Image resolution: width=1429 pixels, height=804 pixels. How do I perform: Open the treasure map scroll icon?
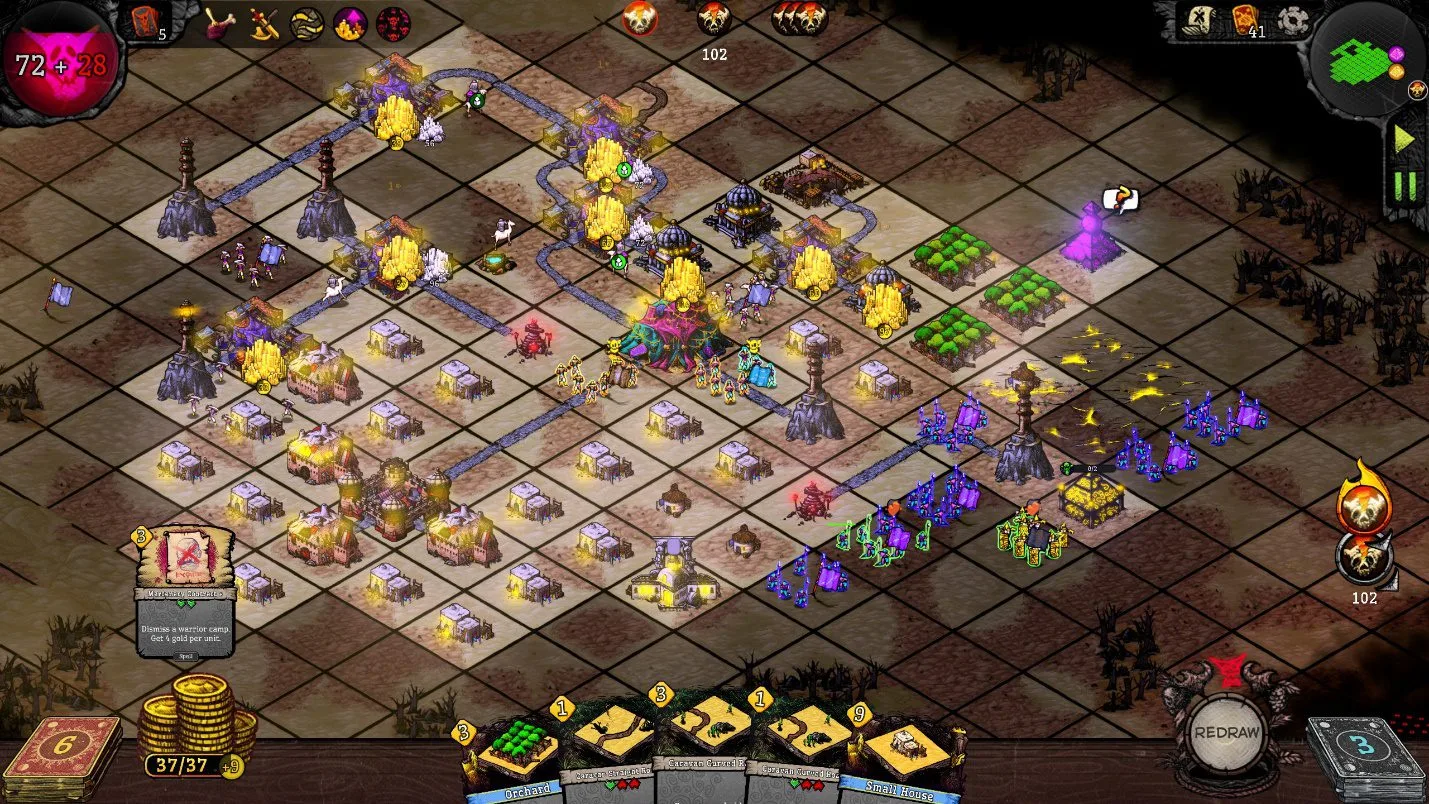click(1197, 21)
